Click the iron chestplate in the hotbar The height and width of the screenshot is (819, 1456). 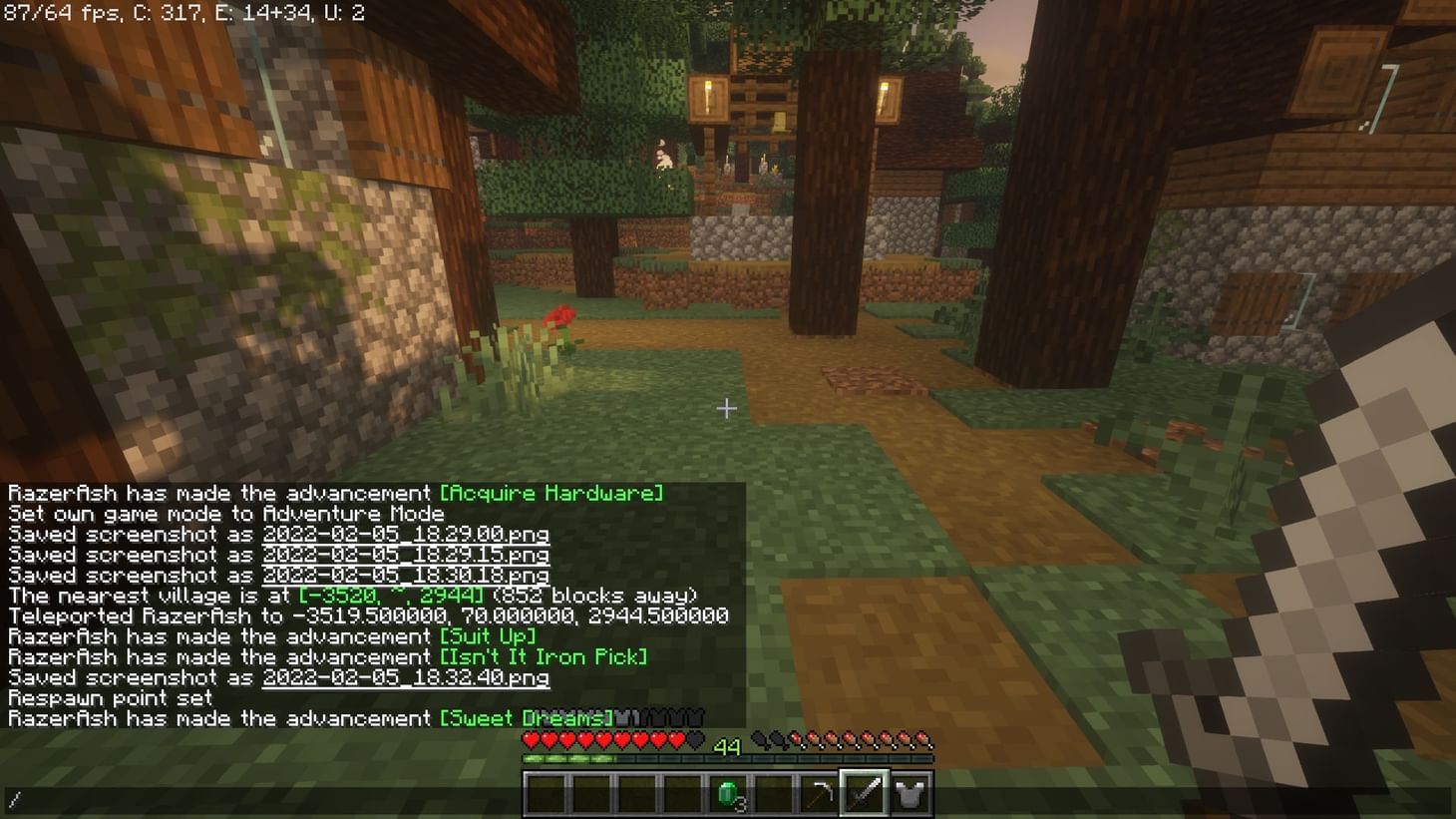(x=910, y=795)
